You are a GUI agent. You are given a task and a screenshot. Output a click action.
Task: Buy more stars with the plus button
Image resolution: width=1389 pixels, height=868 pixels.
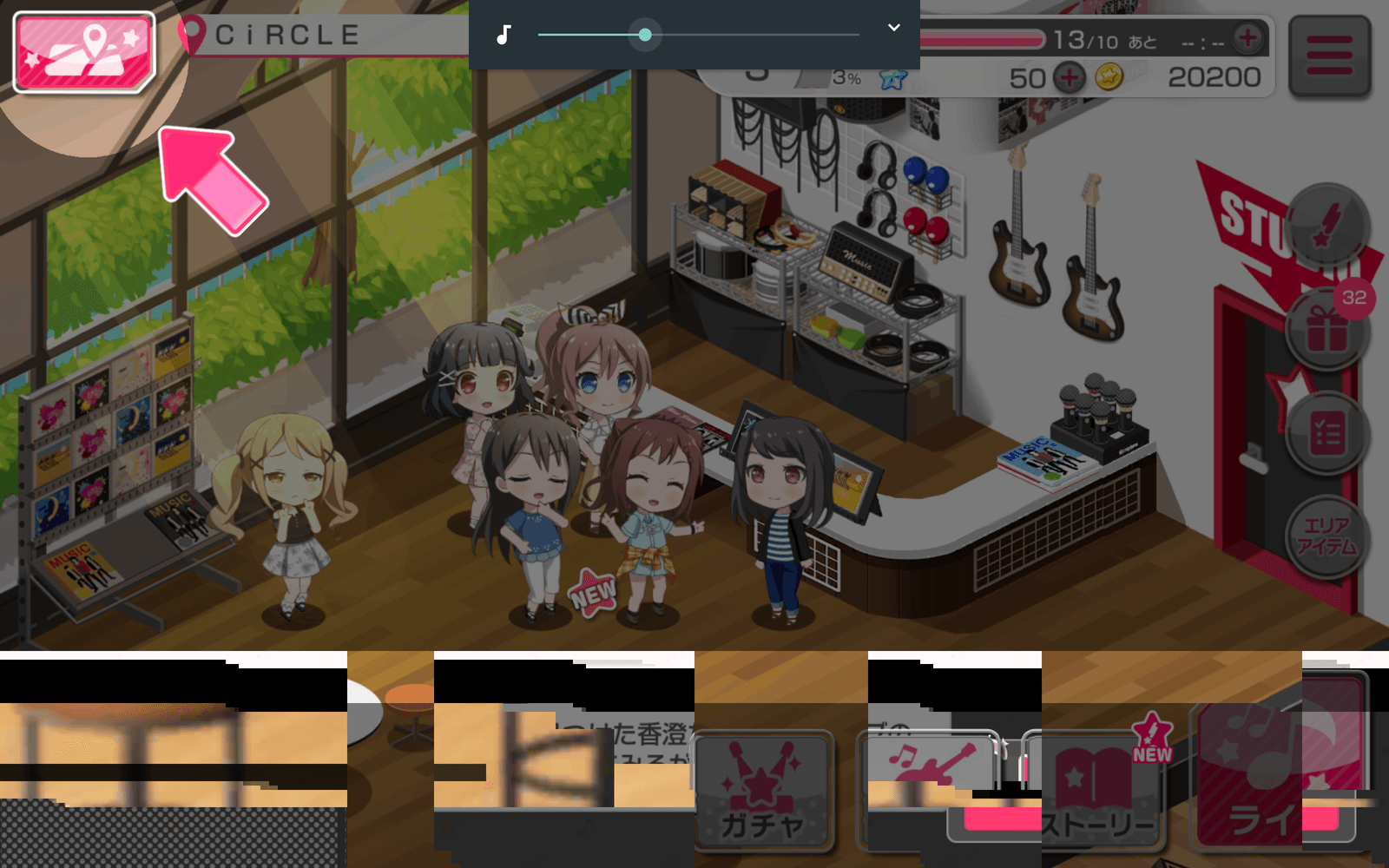[x=1069, y=78]
